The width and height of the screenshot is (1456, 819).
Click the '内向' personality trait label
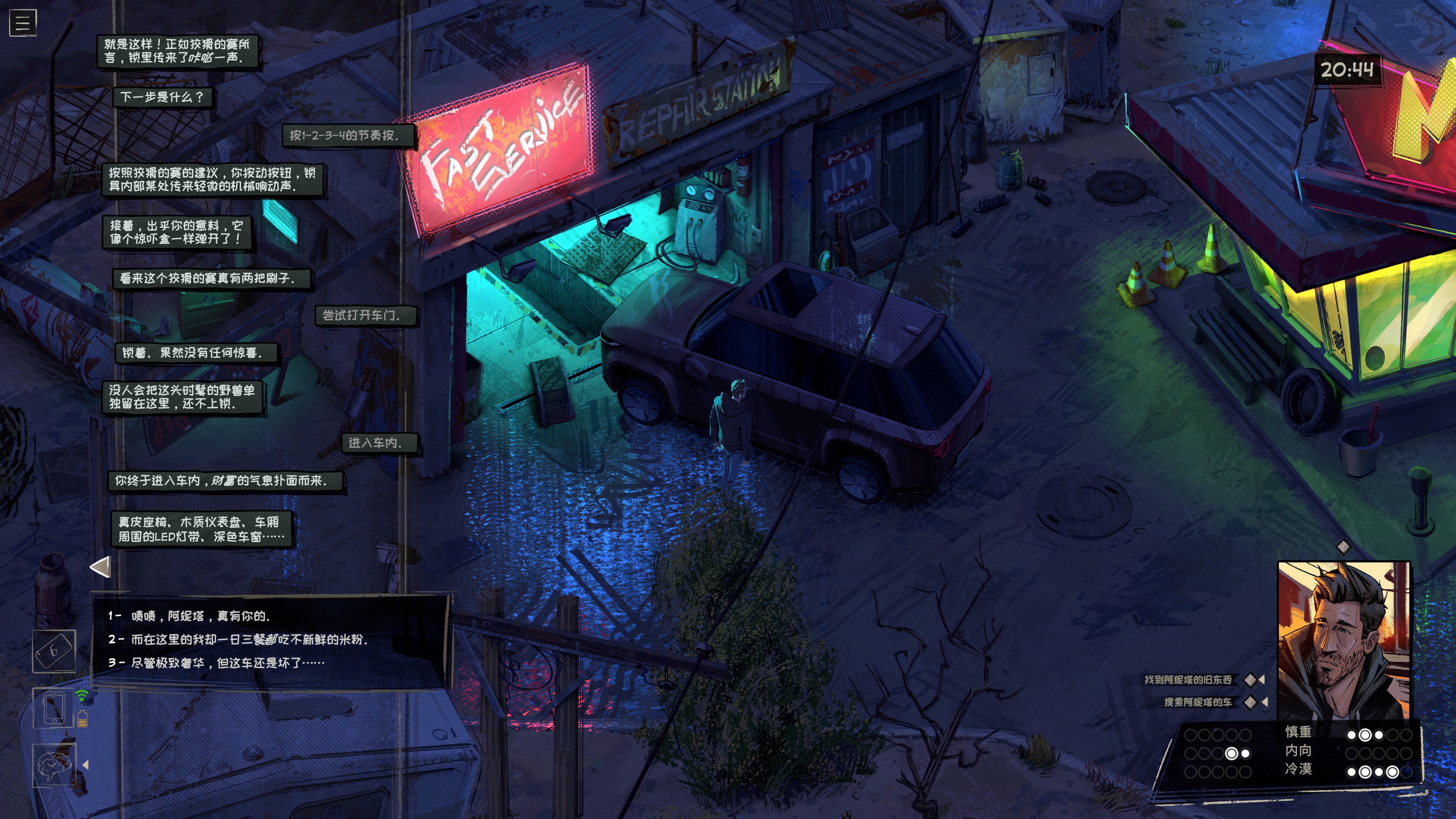point(1298,751)
